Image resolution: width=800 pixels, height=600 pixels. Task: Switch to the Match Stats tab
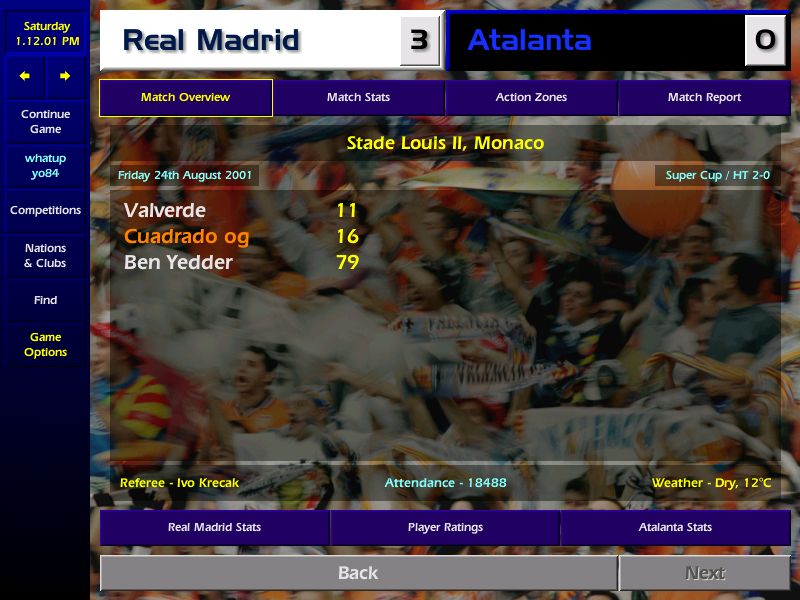pyautogui.click(x=358, y=98)
